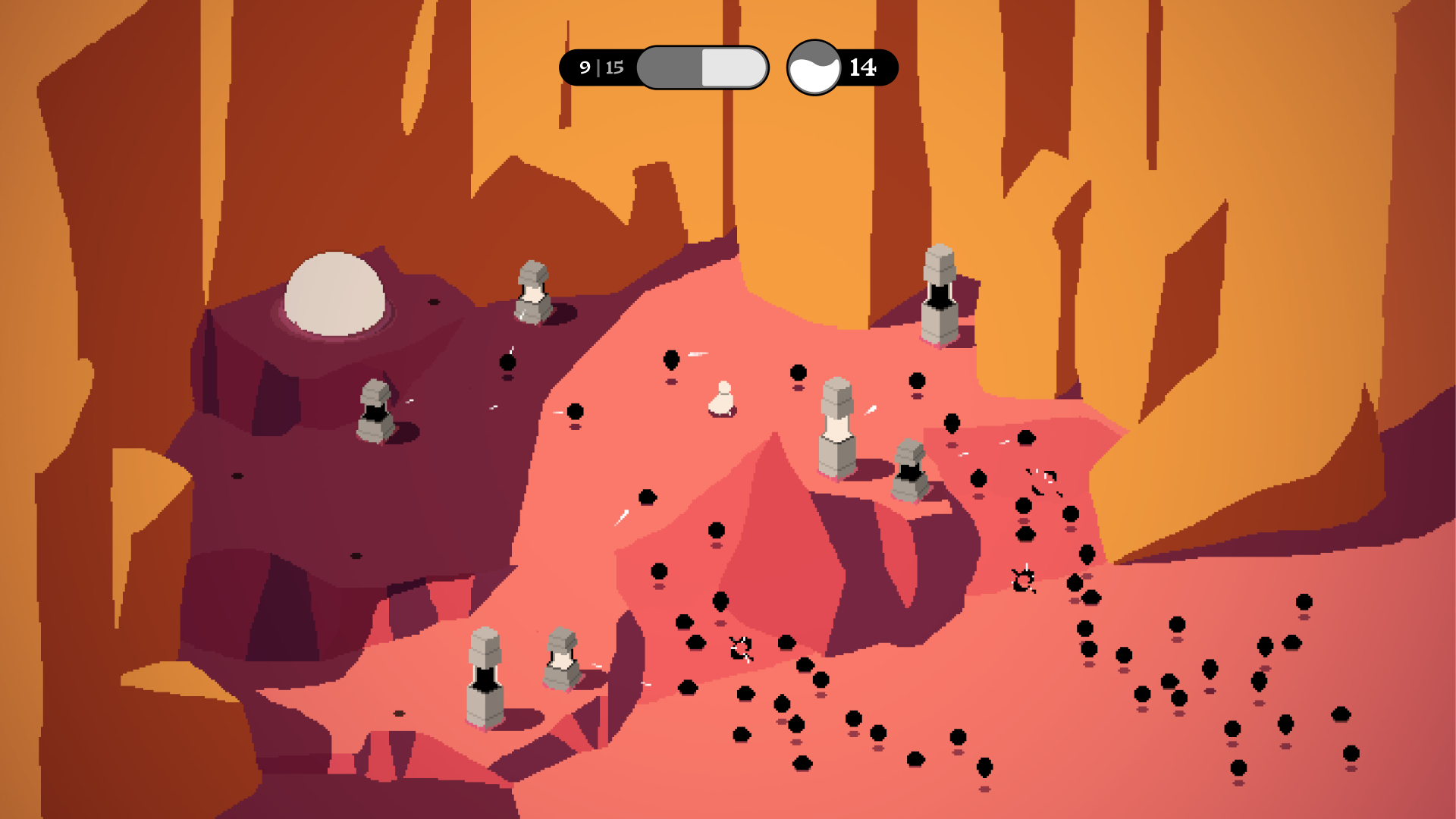Toggle the spiky hatching creature on the right slope
1456x819 pixels.
(x=1023, y=579)
